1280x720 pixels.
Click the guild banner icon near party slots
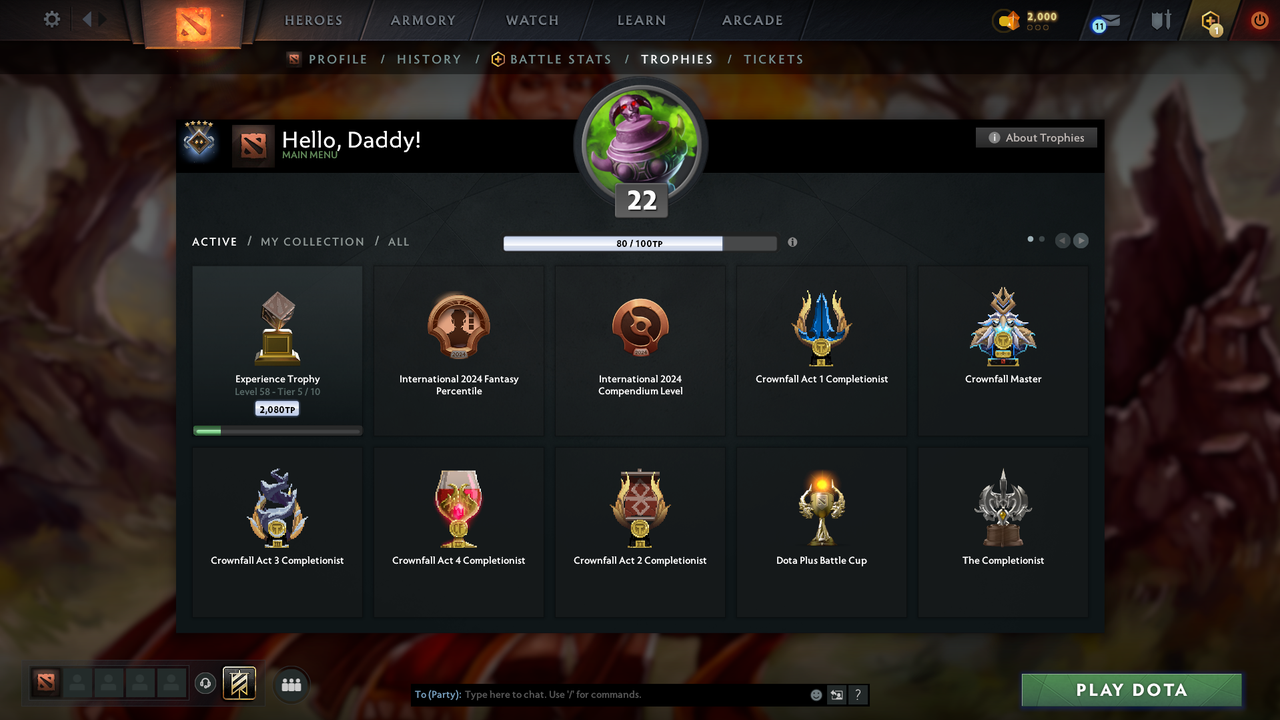[239, 684]
